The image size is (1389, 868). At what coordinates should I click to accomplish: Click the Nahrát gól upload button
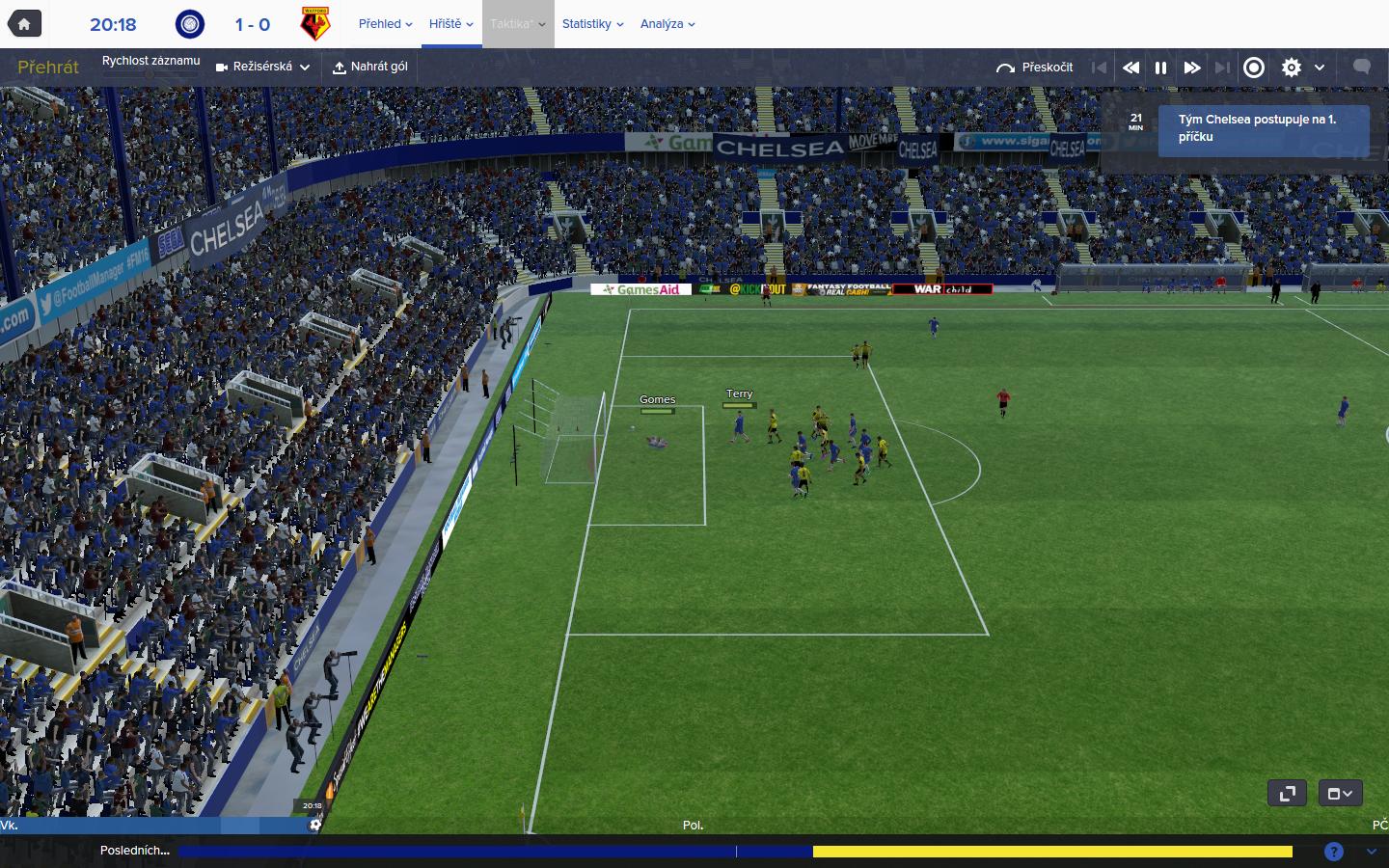pos(370,68)
